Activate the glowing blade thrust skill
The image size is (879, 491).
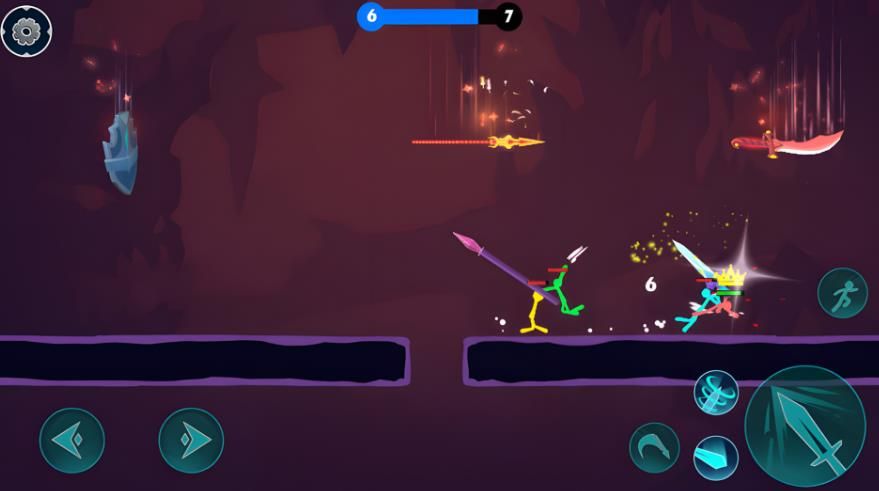click(716, 458)
